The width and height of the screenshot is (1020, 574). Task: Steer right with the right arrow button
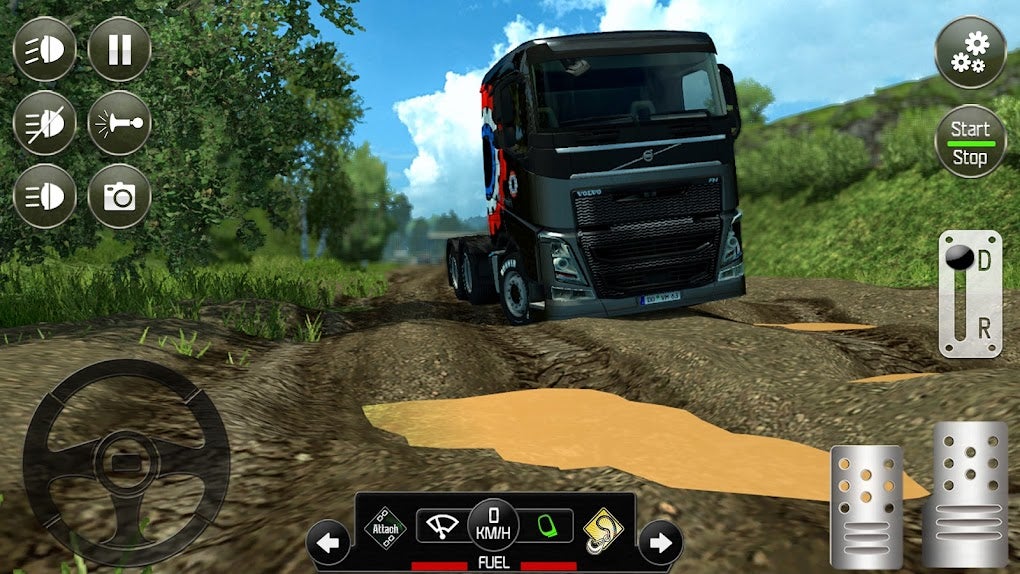point(660,543)
